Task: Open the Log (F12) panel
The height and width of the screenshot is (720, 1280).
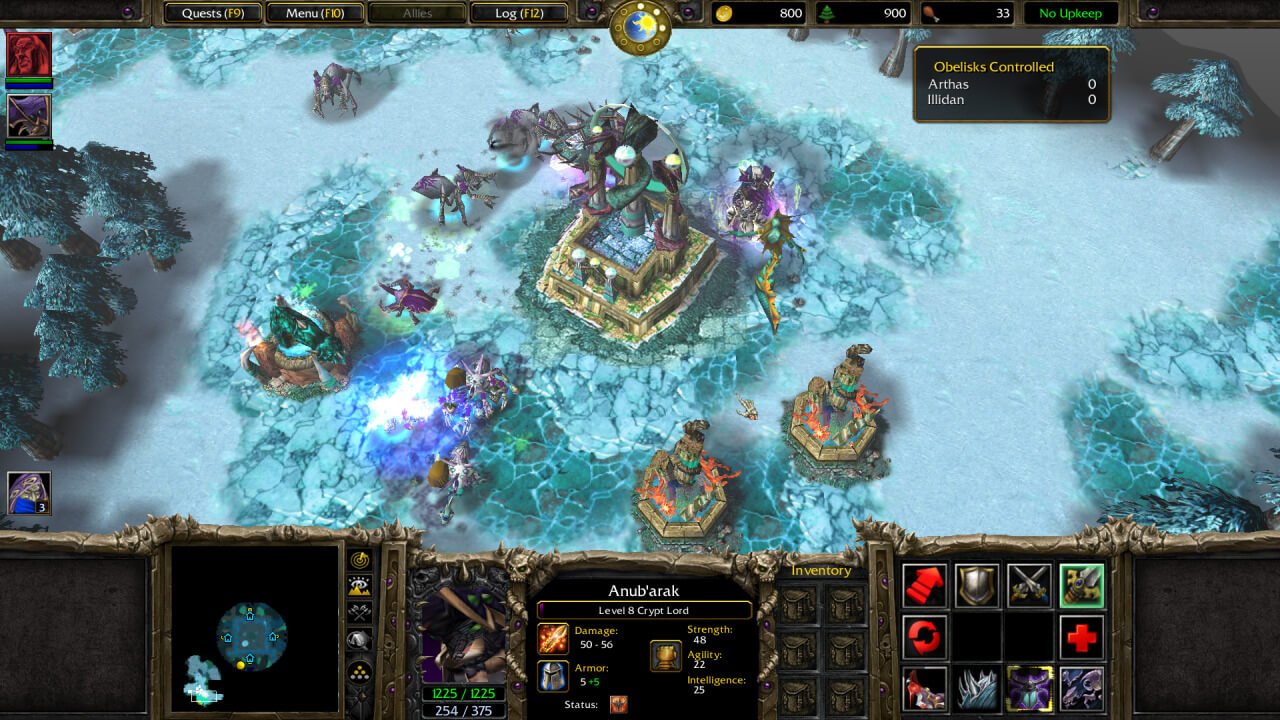Action: 517,13
